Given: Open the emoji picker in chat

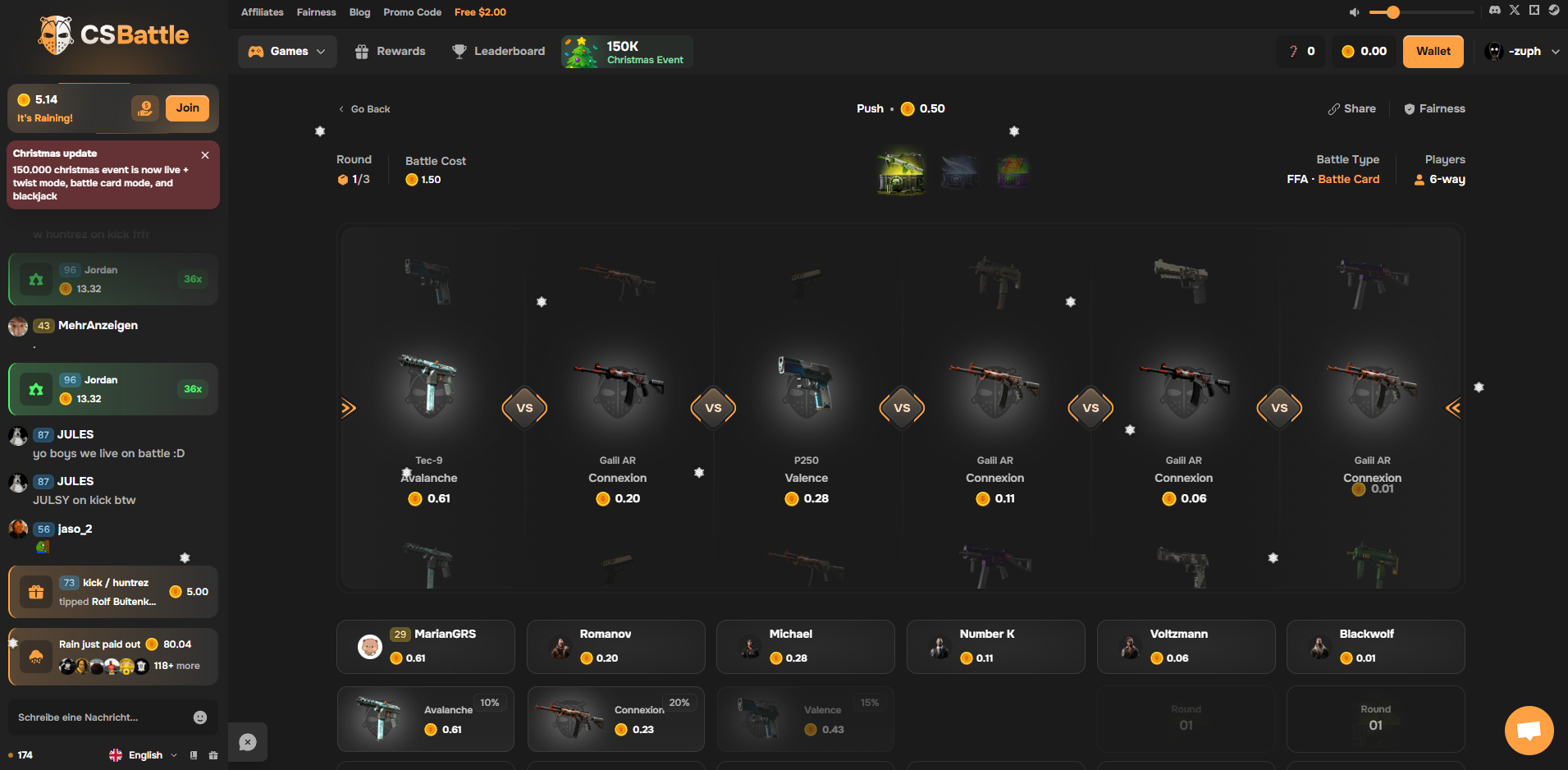Looking at the screenshot, I should tap(200, 717).
